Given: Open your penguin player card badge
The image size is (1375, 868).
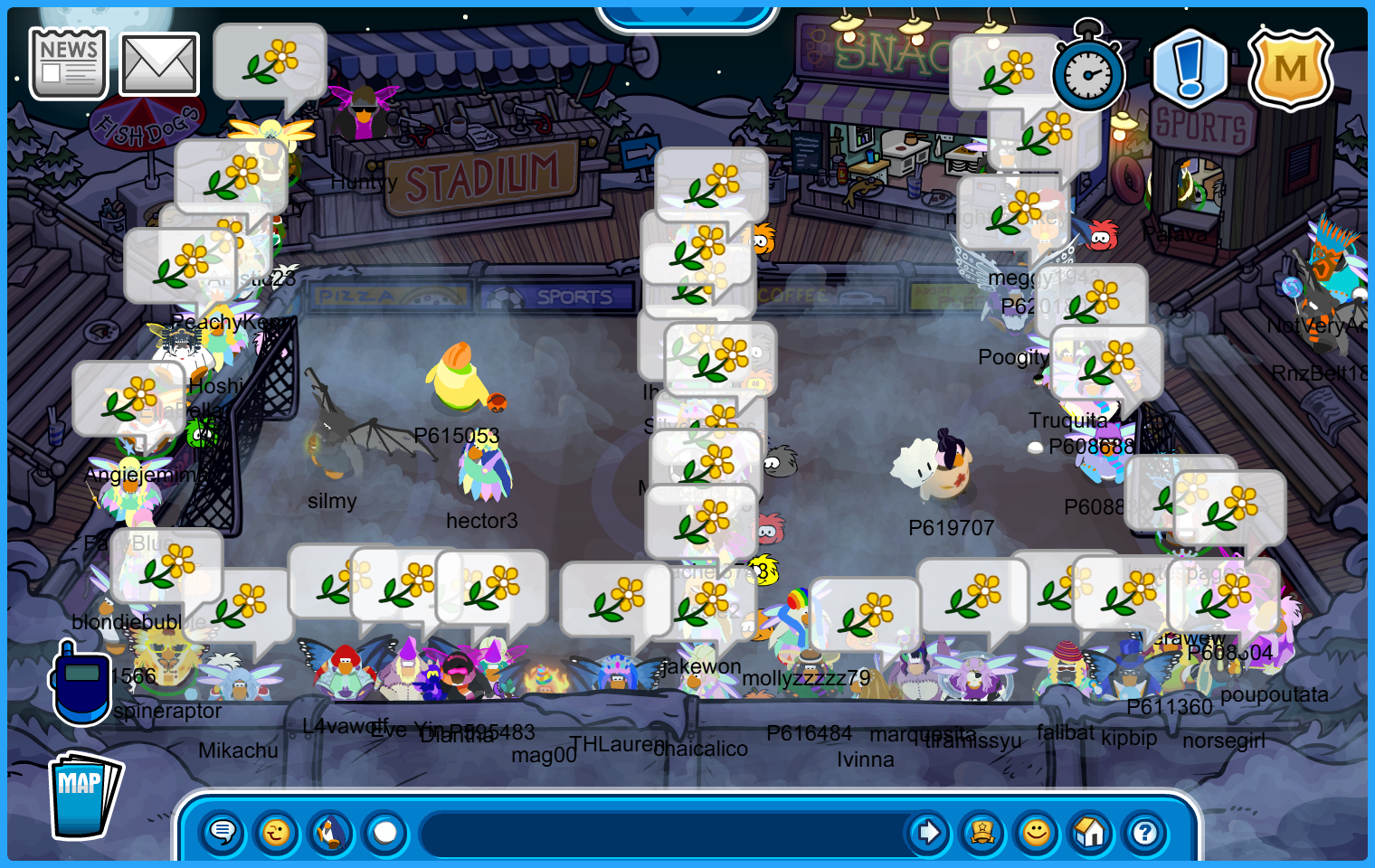Looking at the screenshot, I should 982,832.
